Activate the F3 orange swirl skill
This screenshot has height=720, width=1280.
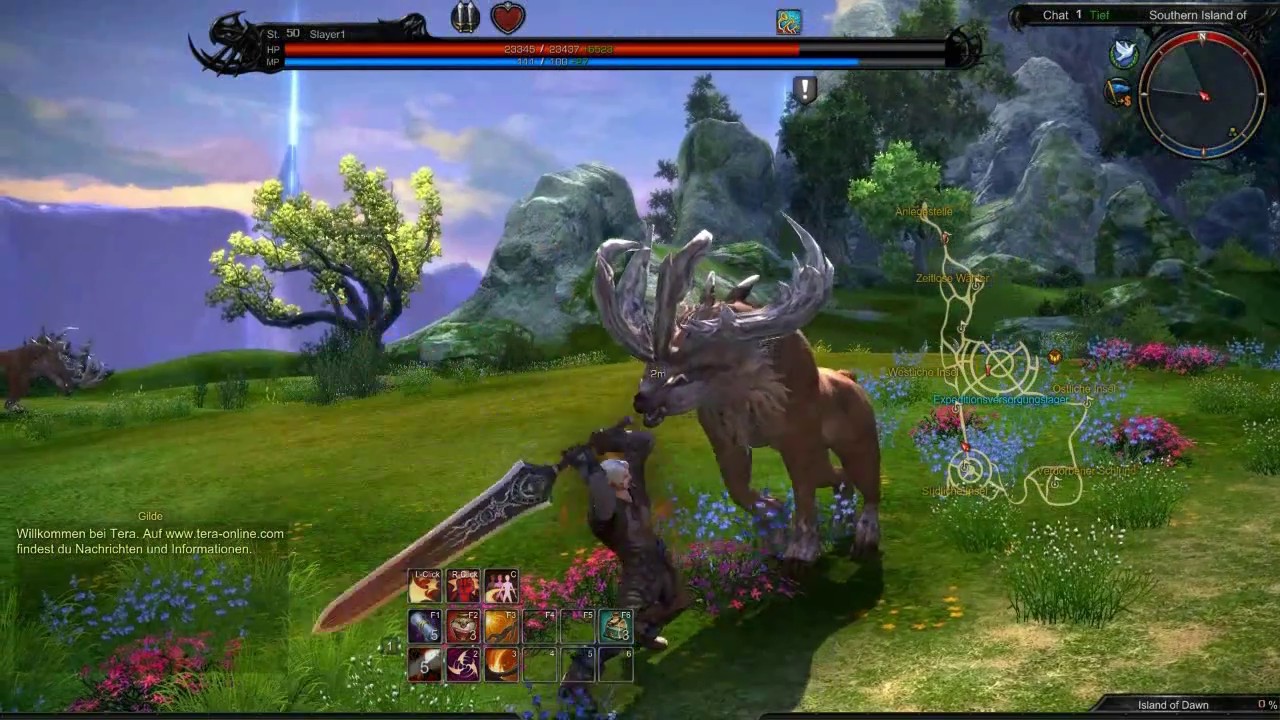(501, 626)
